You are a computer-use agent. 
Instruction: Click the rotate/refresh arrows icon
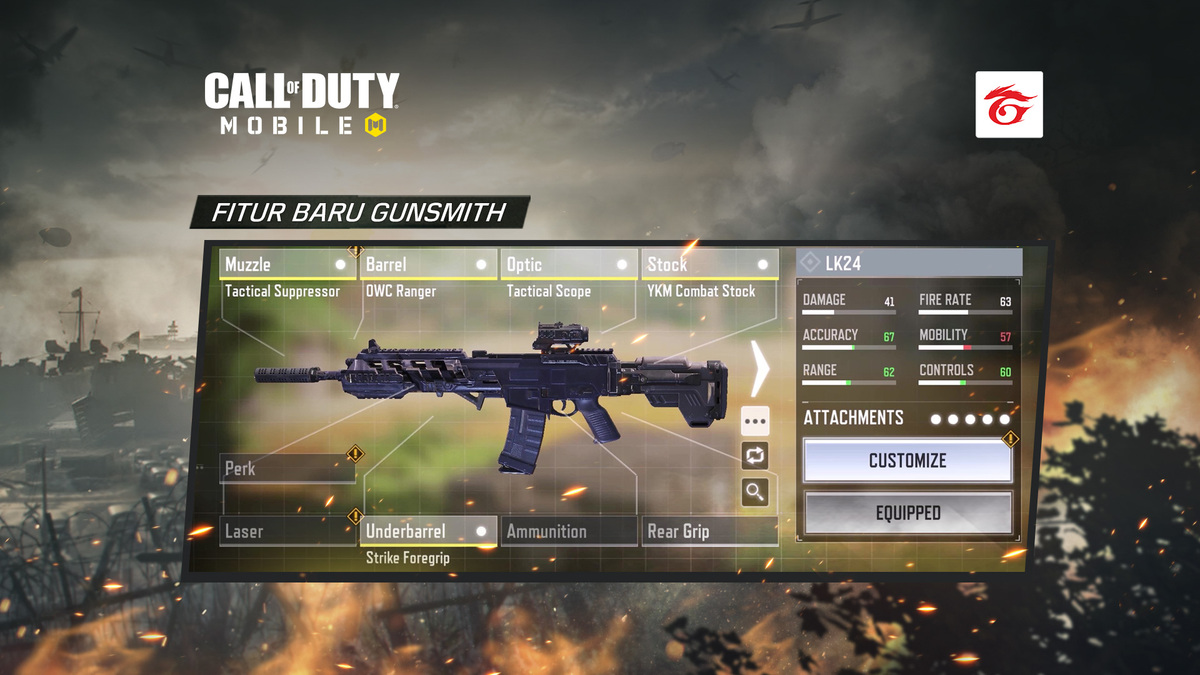[x=755, y=456]
